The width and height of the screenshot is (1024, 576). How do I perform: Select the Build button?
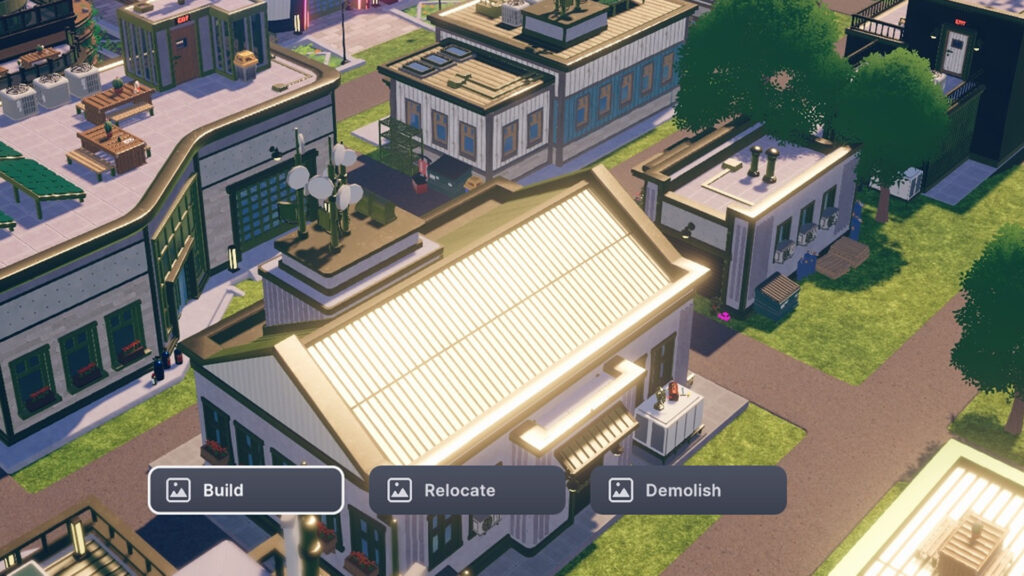click(246, 490)
